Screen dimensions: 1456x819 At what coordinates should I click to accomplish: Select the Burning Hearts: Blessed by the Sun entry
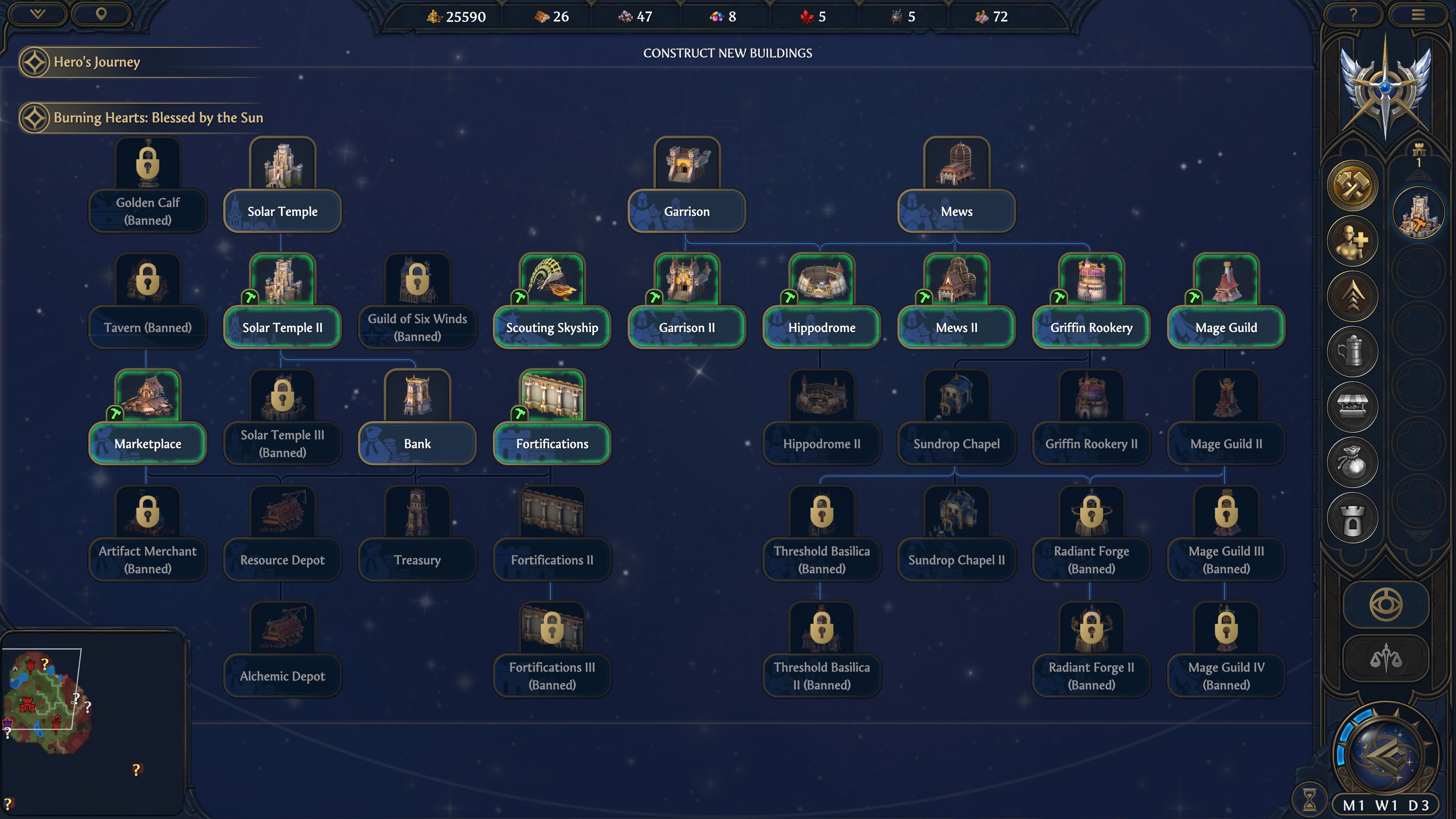158,118
